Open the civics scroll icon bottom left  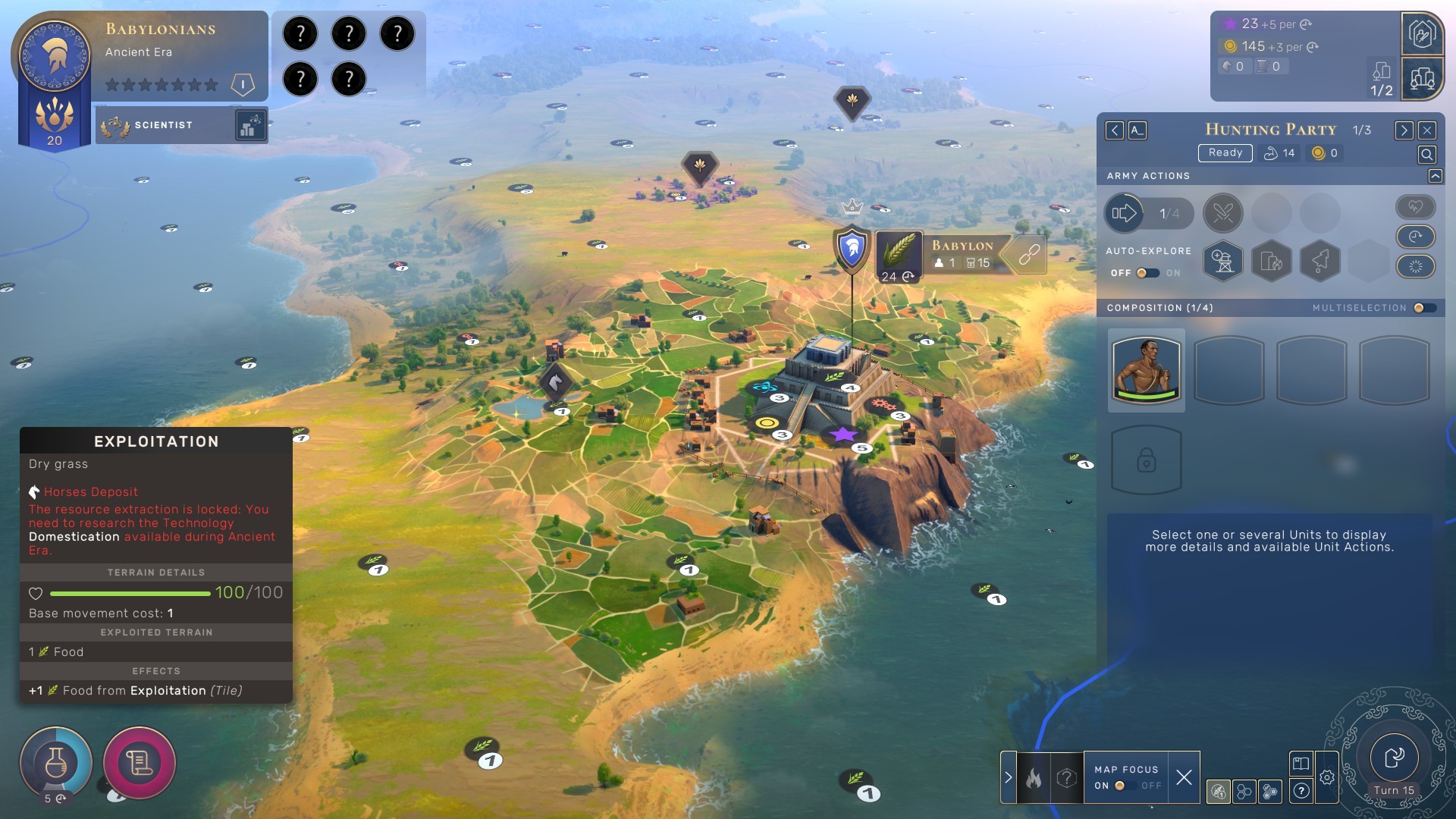point(138,763)
